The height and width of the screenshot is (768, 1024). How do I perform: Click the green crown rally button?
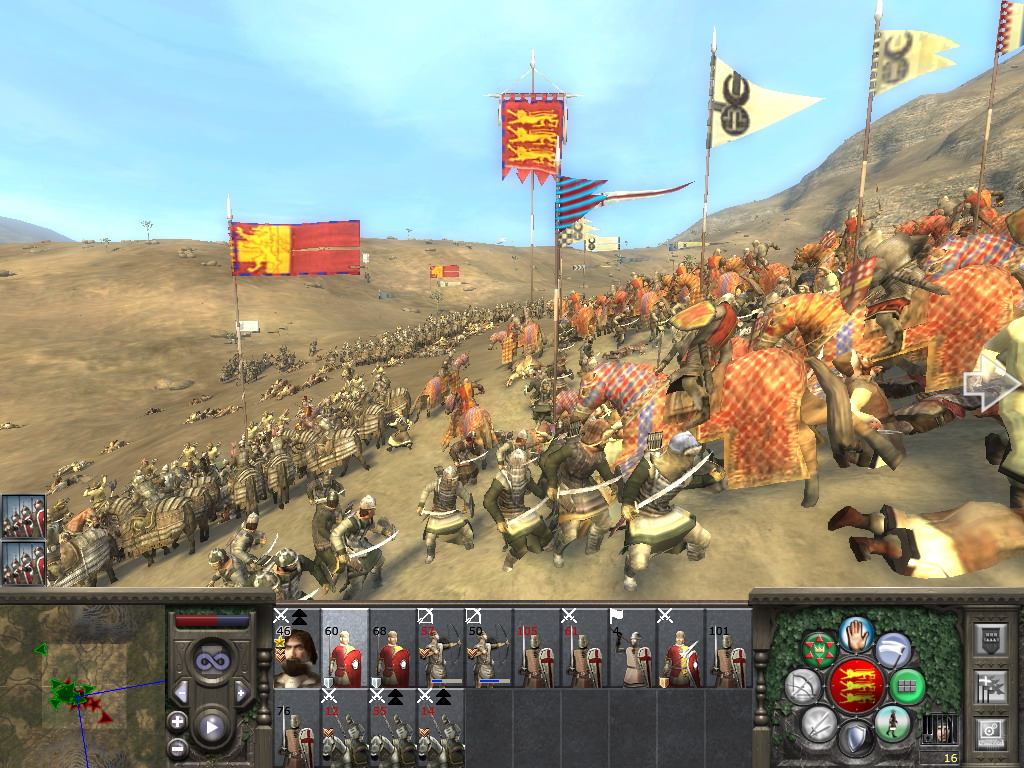[819, 649]
